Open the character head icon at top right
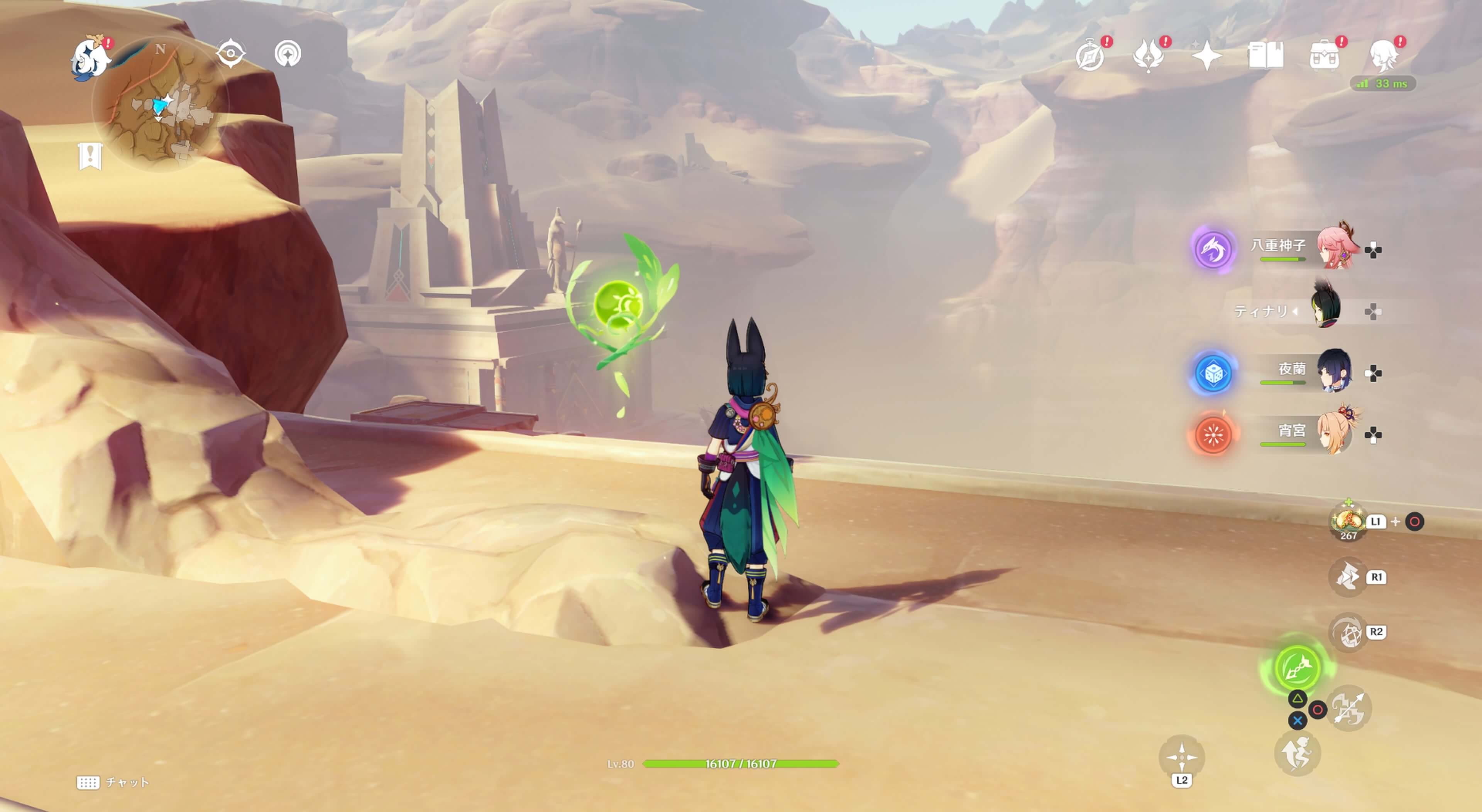Viewport: 1482px width, 812px height. 1384,56
